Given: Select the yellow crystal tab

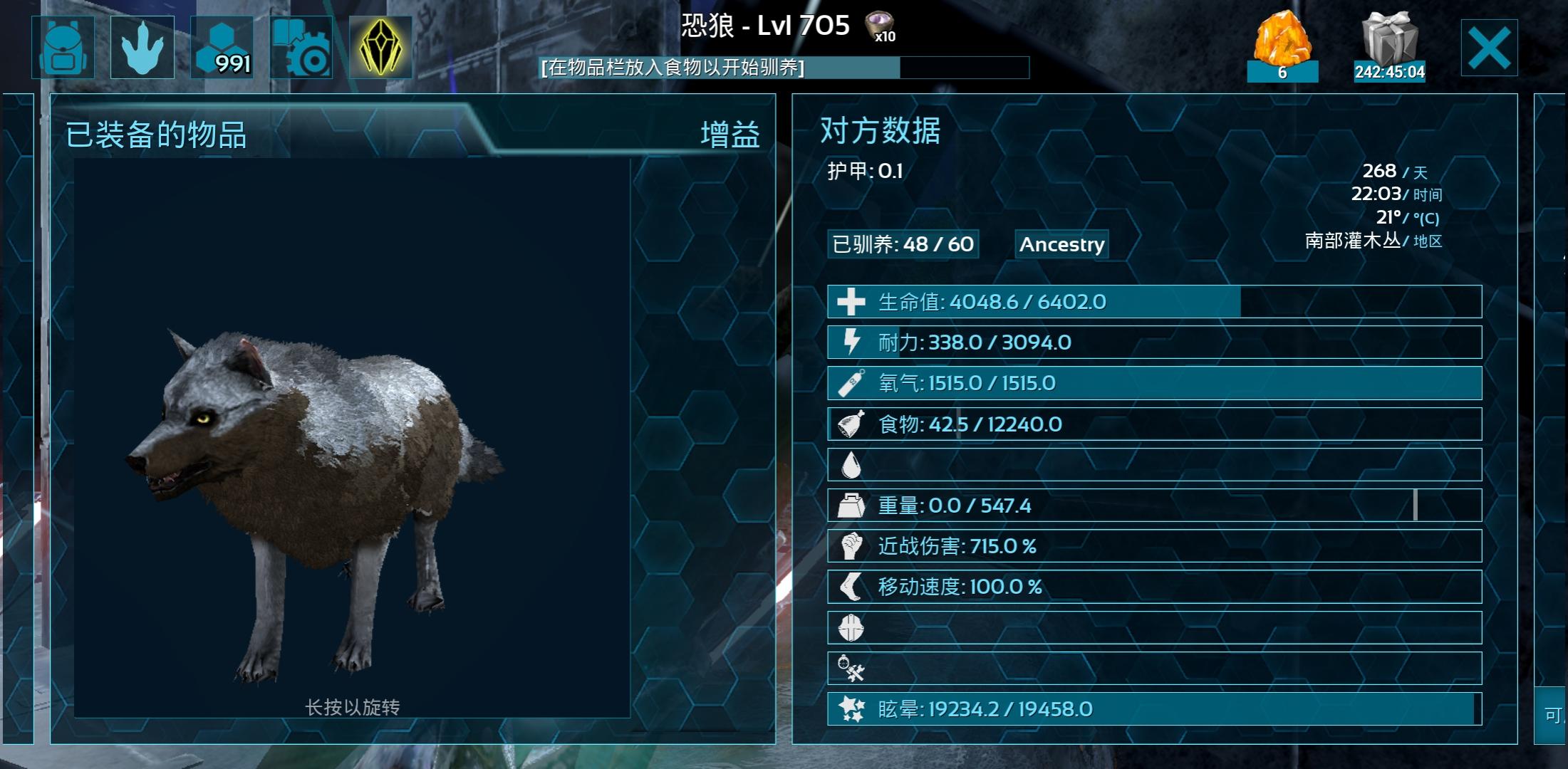Looking at the screenshot, I should 381,47.
